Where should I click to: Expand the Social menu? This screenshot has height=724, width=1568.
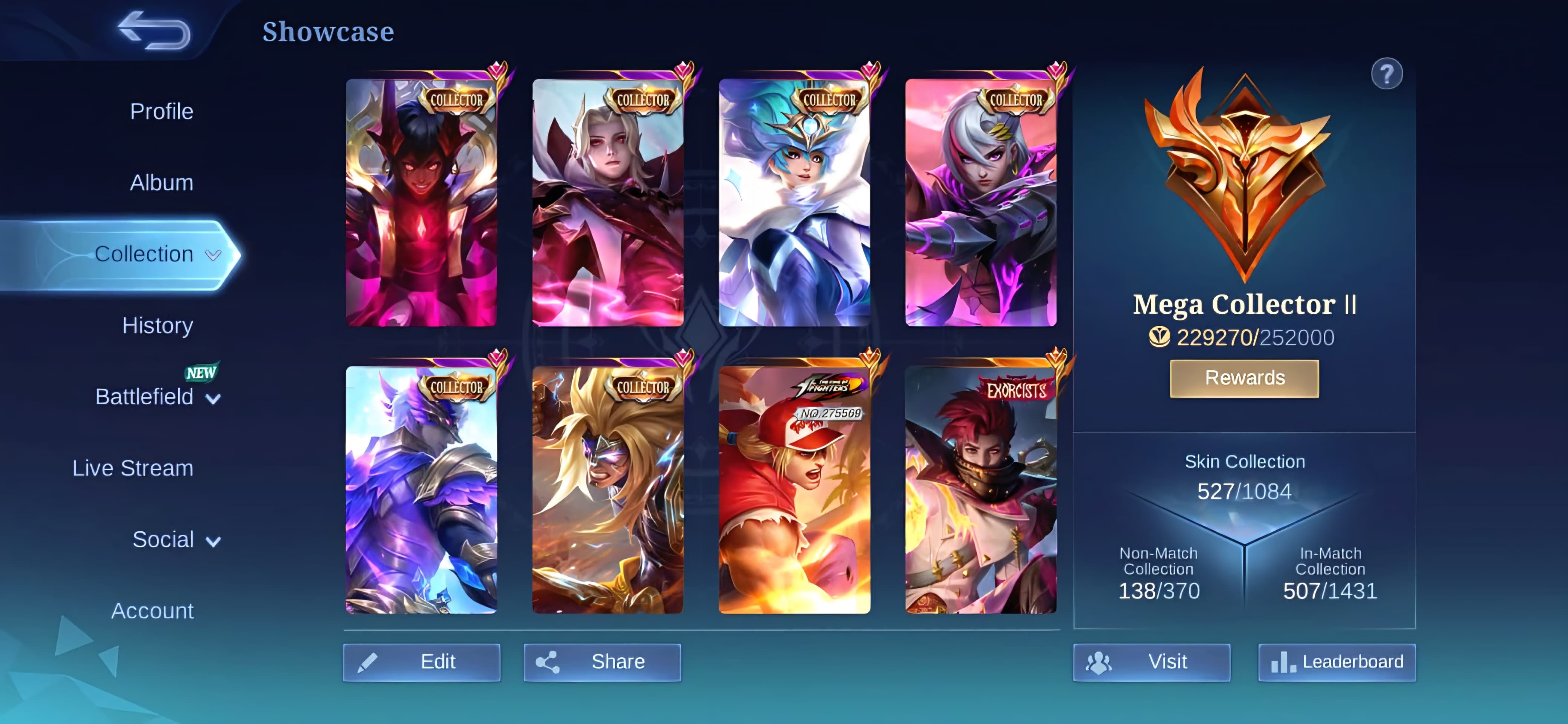click(x=175, y=540)
